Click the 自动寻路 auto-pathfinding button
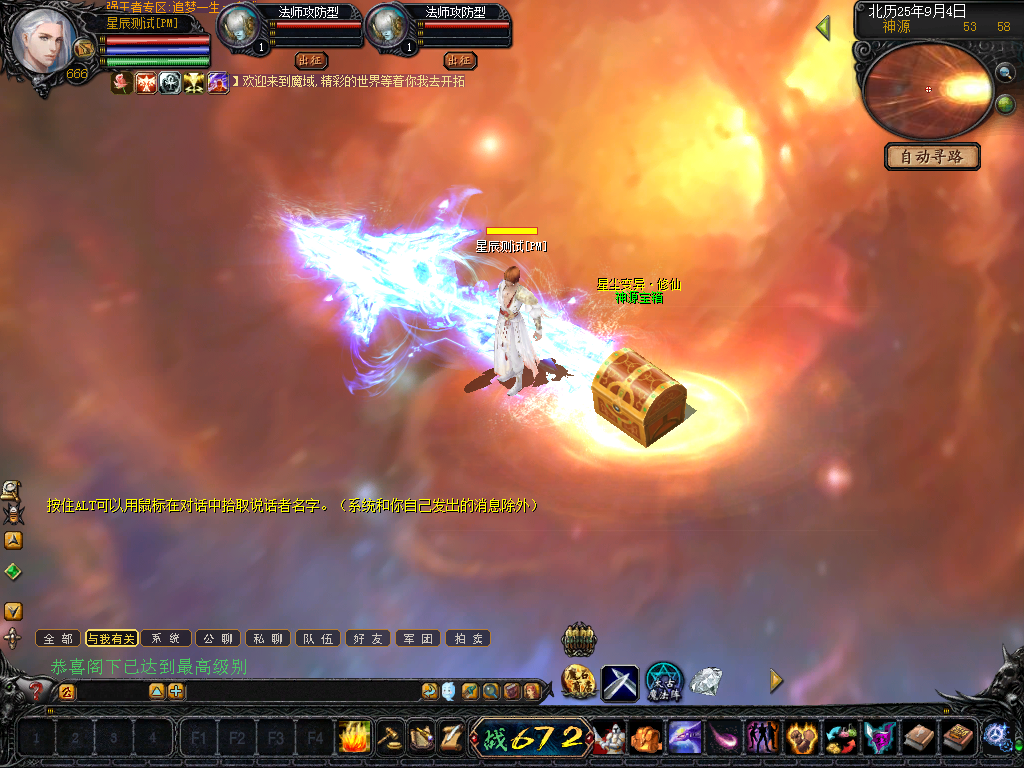The image size is (1024, 768). point(932,157)
